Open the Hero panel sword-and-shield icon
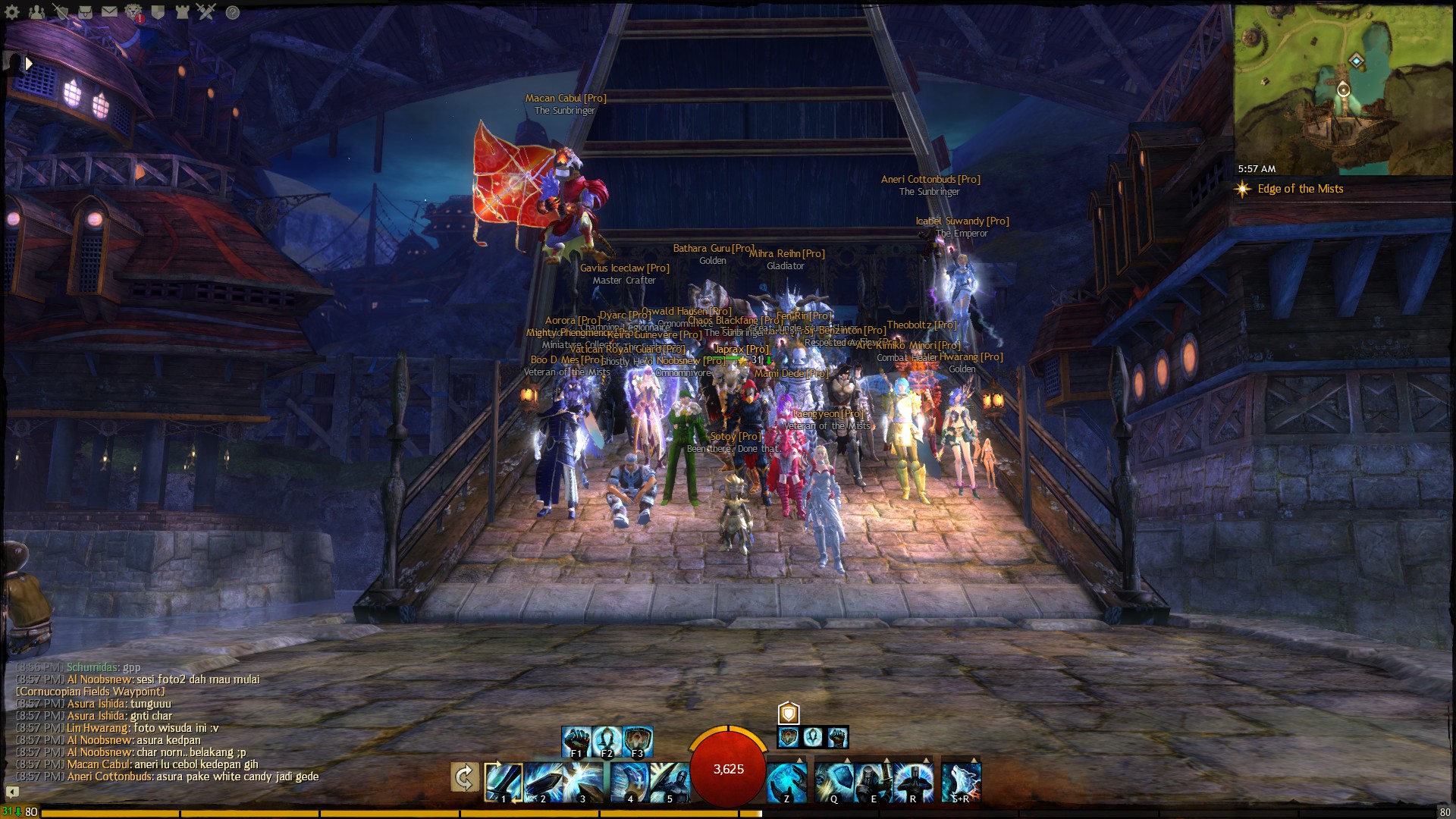Viewport: 1456px width, 819px height. (61, 12)
